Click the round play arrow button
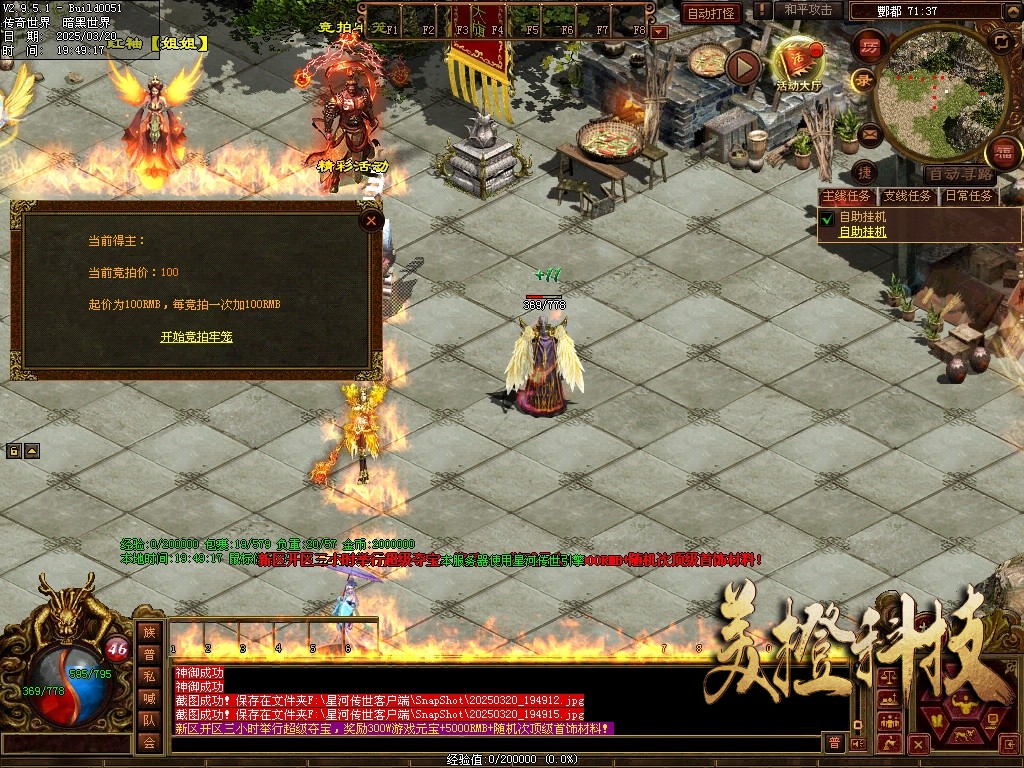This screenshot has width=1024, height=768. 743,67
